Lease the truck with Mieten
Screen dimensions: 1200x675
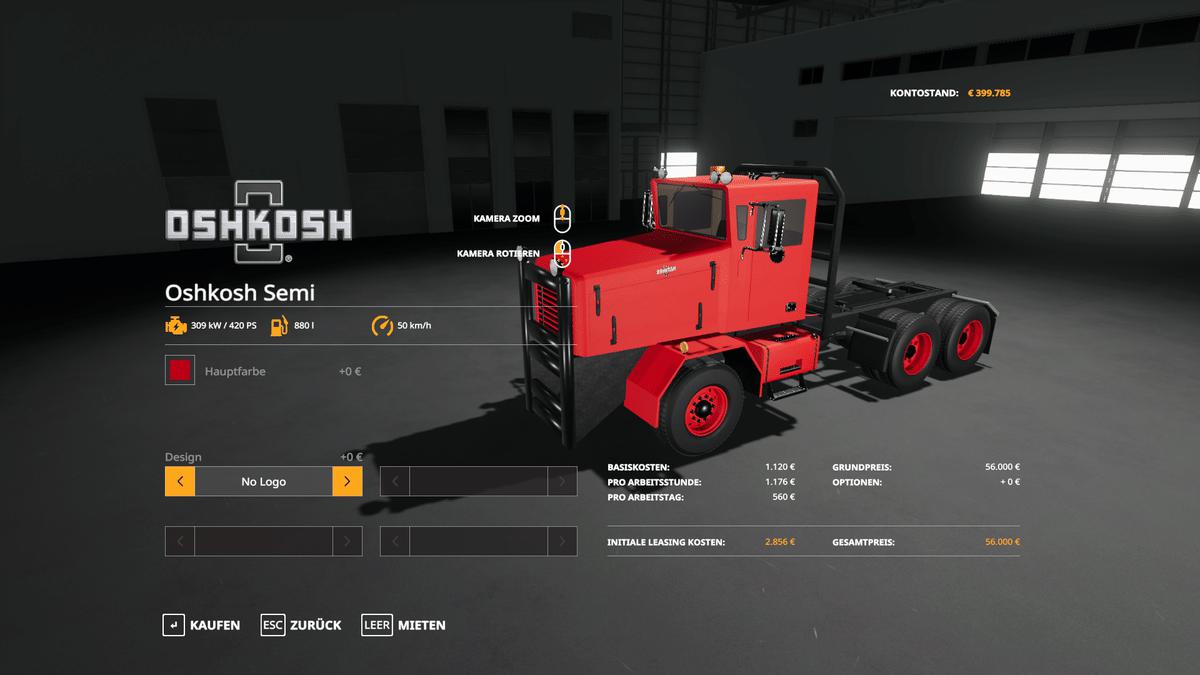tap(404, 625)
